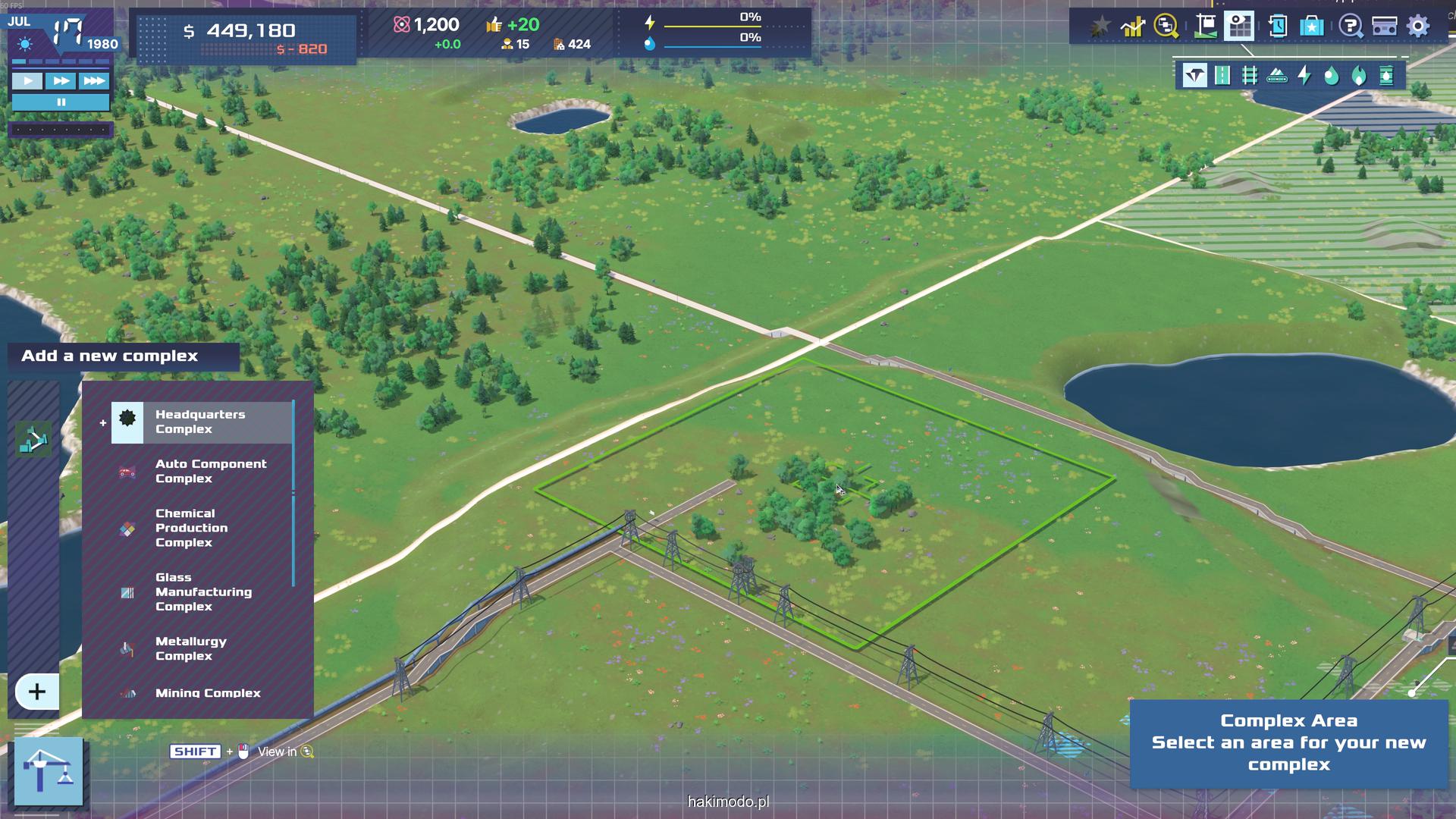This screenshot has height=819, width=1456.
Task: Show the lightning bolt electricity overlay
Action: (x=1304, y=75)
